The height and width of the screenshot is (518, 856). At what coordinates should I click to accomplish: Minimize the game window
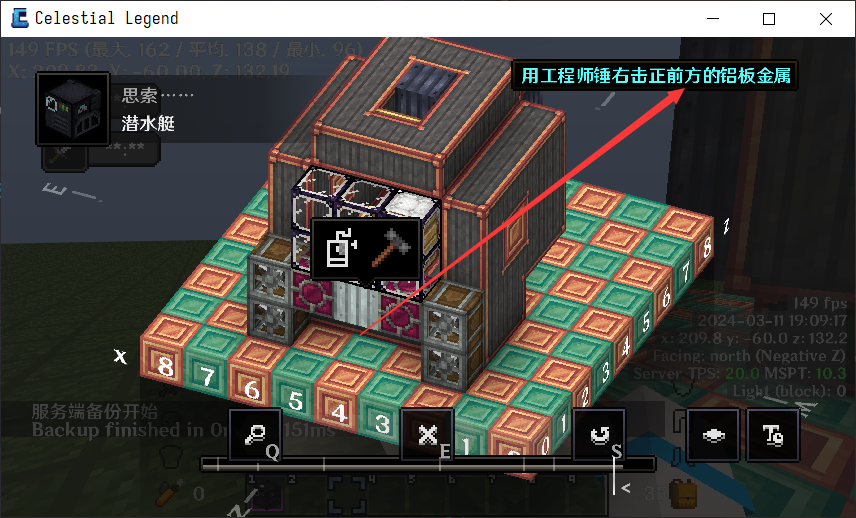pos(713,19)
